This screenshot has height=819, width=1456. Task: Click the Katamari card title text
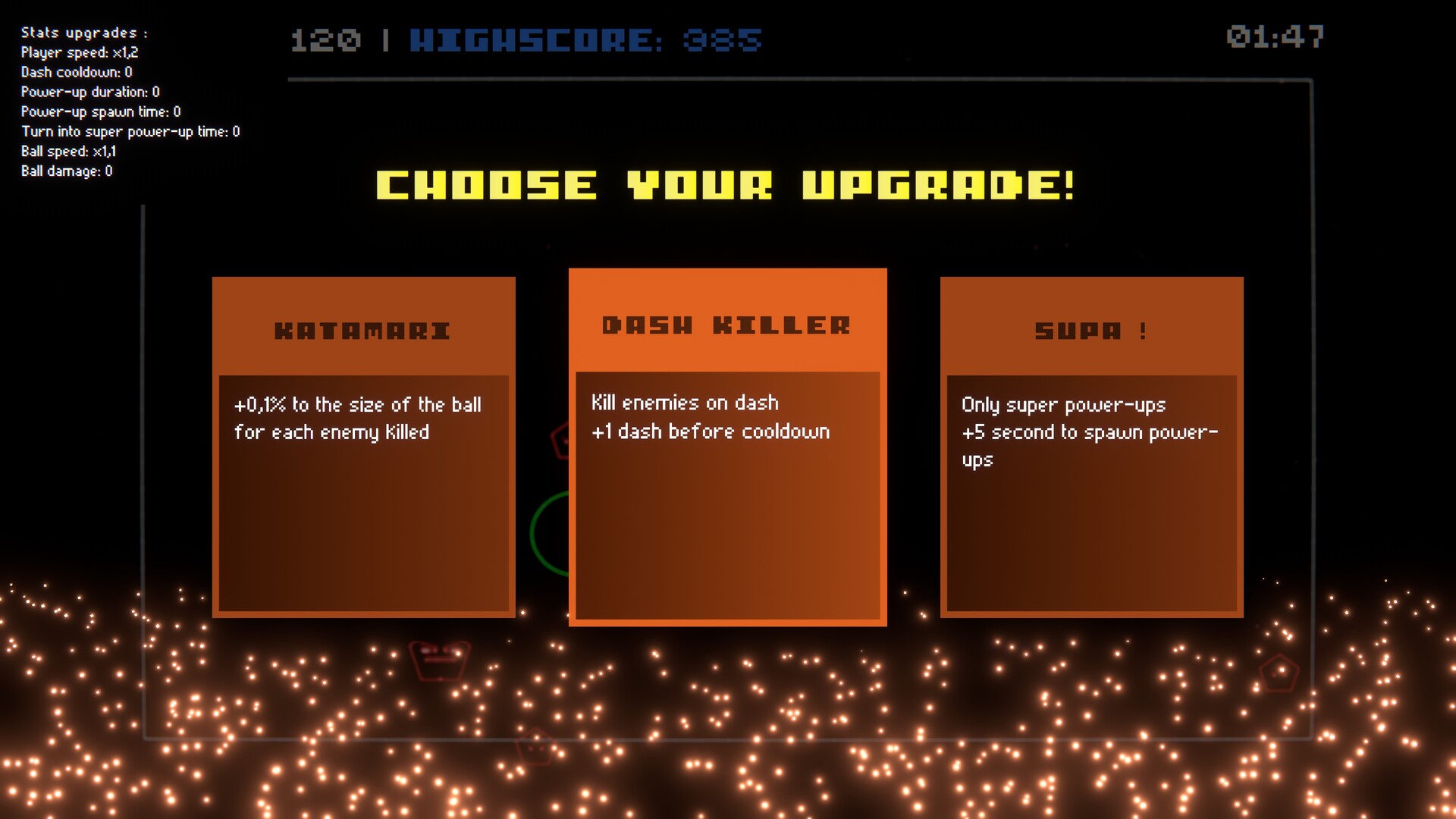(363, 329)
